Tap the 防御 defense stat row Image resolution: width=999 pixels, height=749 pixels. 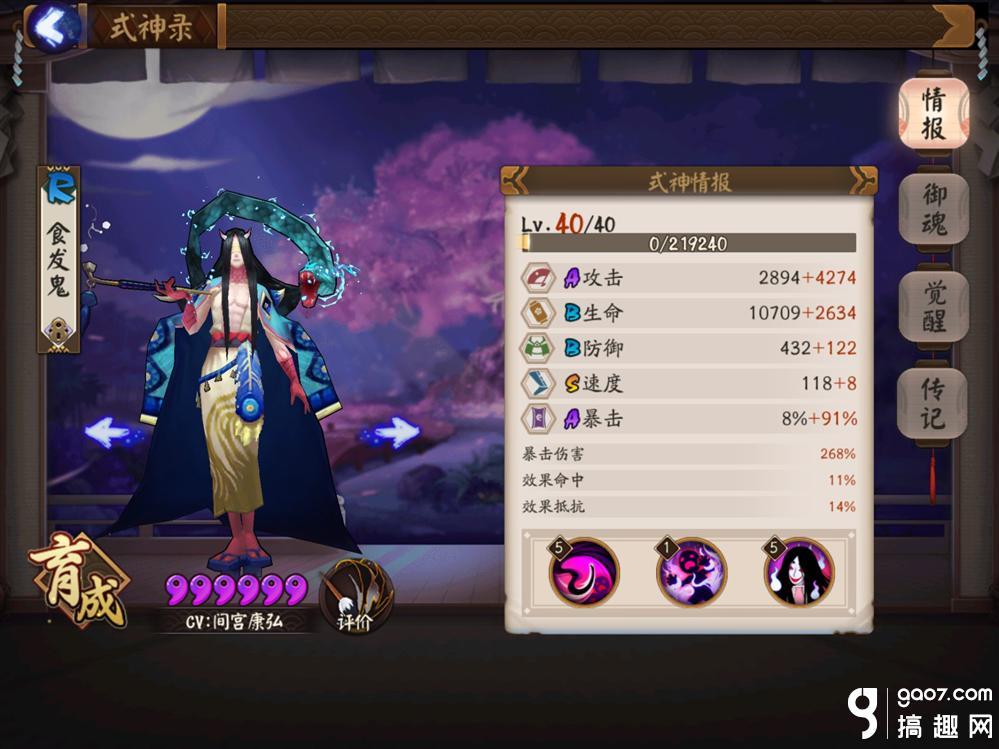click(689, 347)
